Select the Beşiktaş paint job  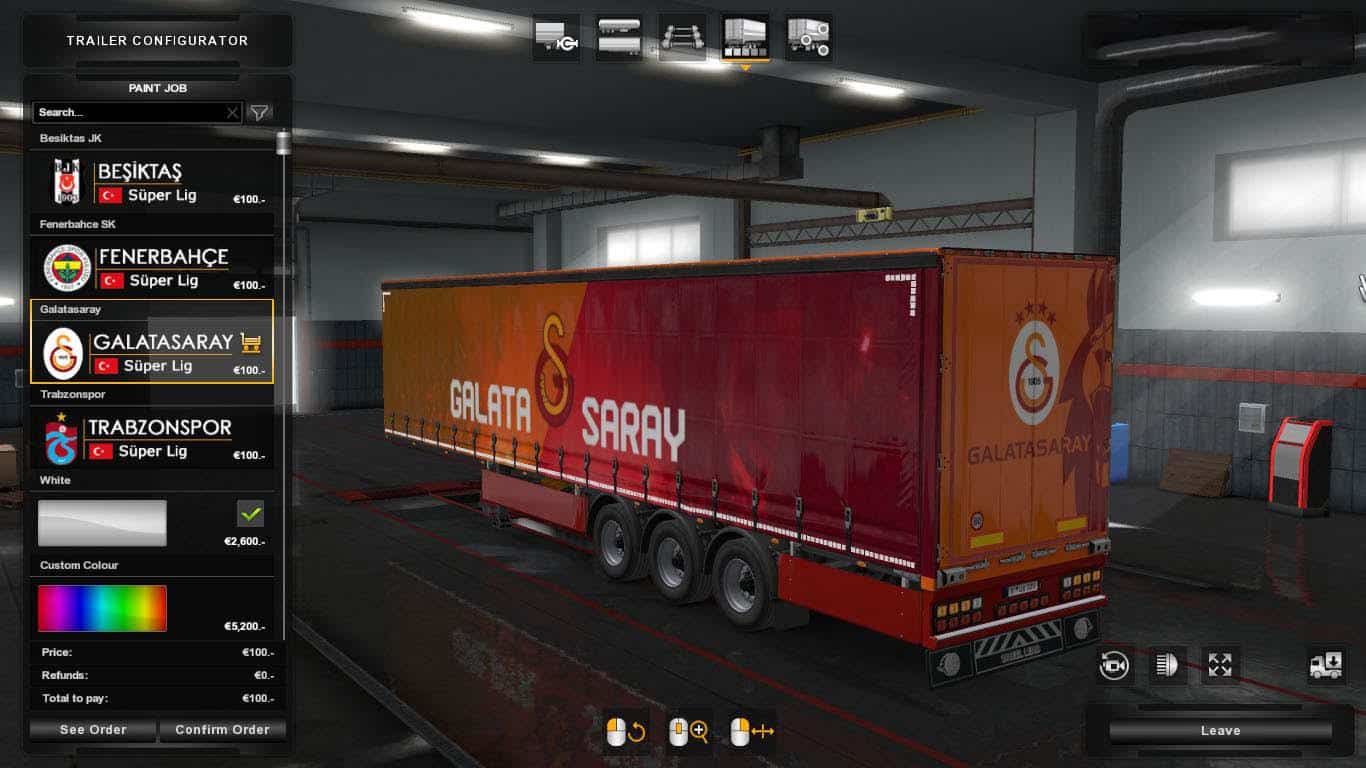152,182
